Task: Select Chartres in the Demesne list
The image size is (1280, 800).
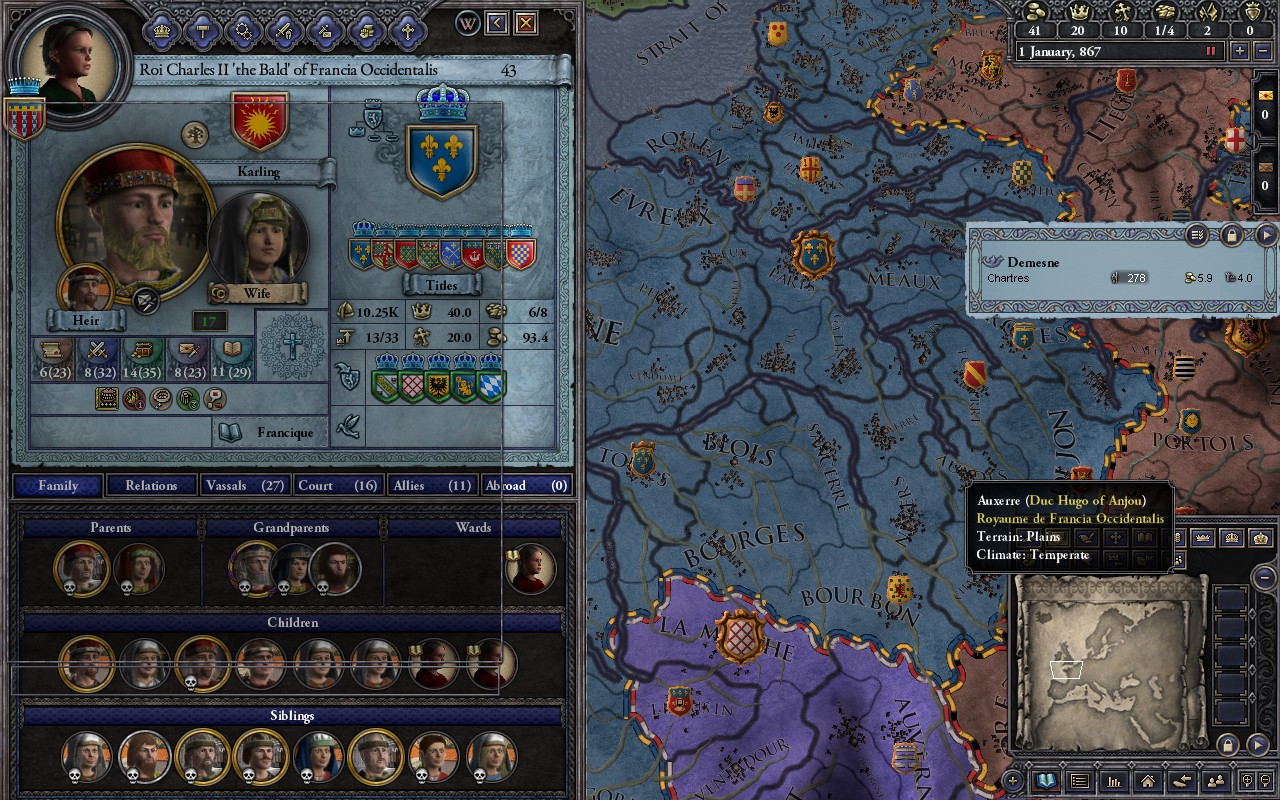Action: pos(1010,278)
